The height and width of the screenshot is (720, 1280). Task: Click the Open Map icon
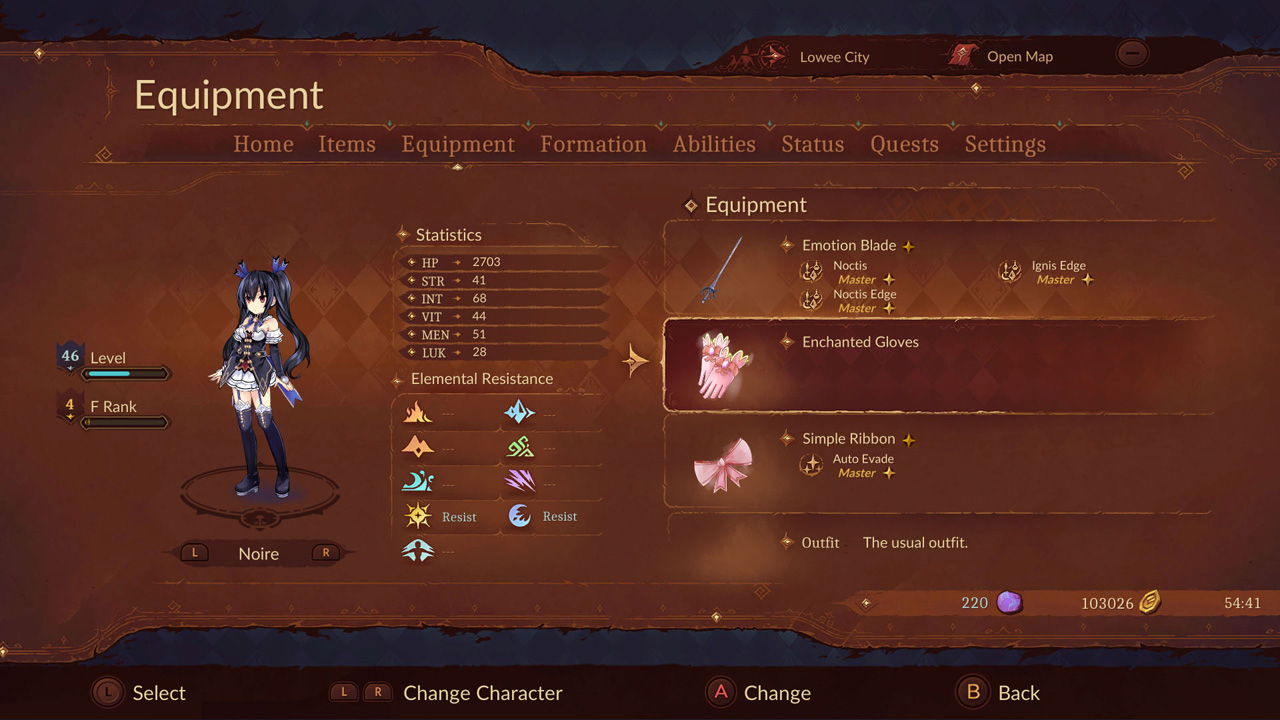tap(962, 56)
